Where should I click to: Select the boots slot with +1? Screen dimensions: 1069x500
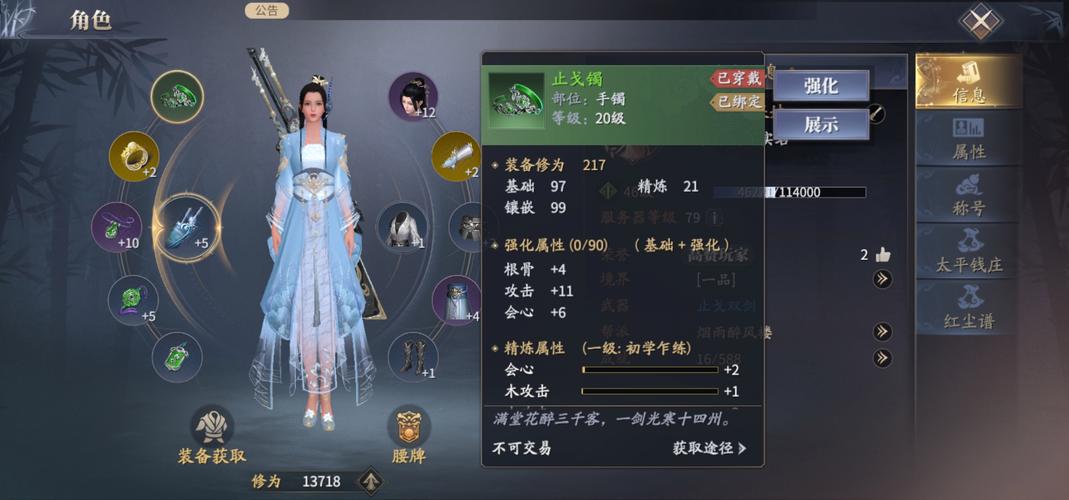[412, 357]
